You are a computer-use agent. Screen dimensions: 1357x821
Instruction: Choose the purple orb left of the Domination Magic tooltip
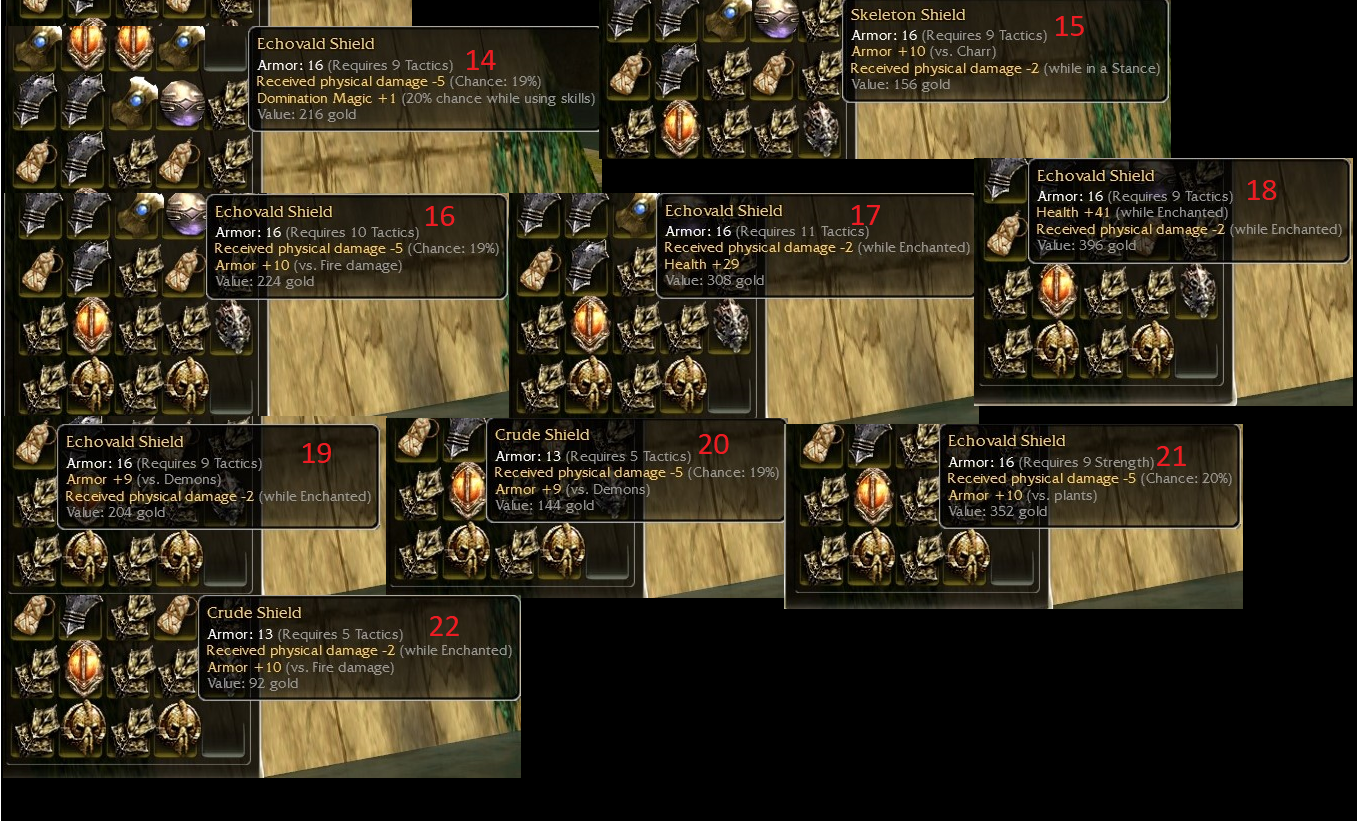(183, 102)
